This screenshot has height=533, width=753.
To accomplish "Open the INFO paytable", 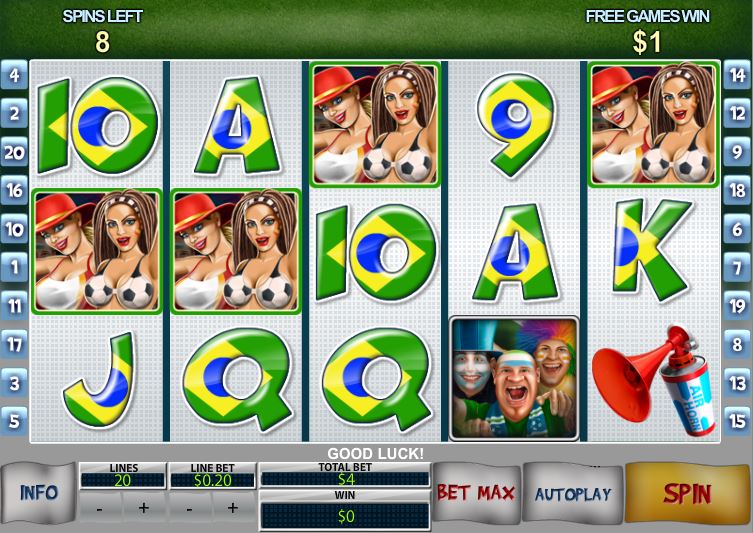I will [x=38, y=493].
